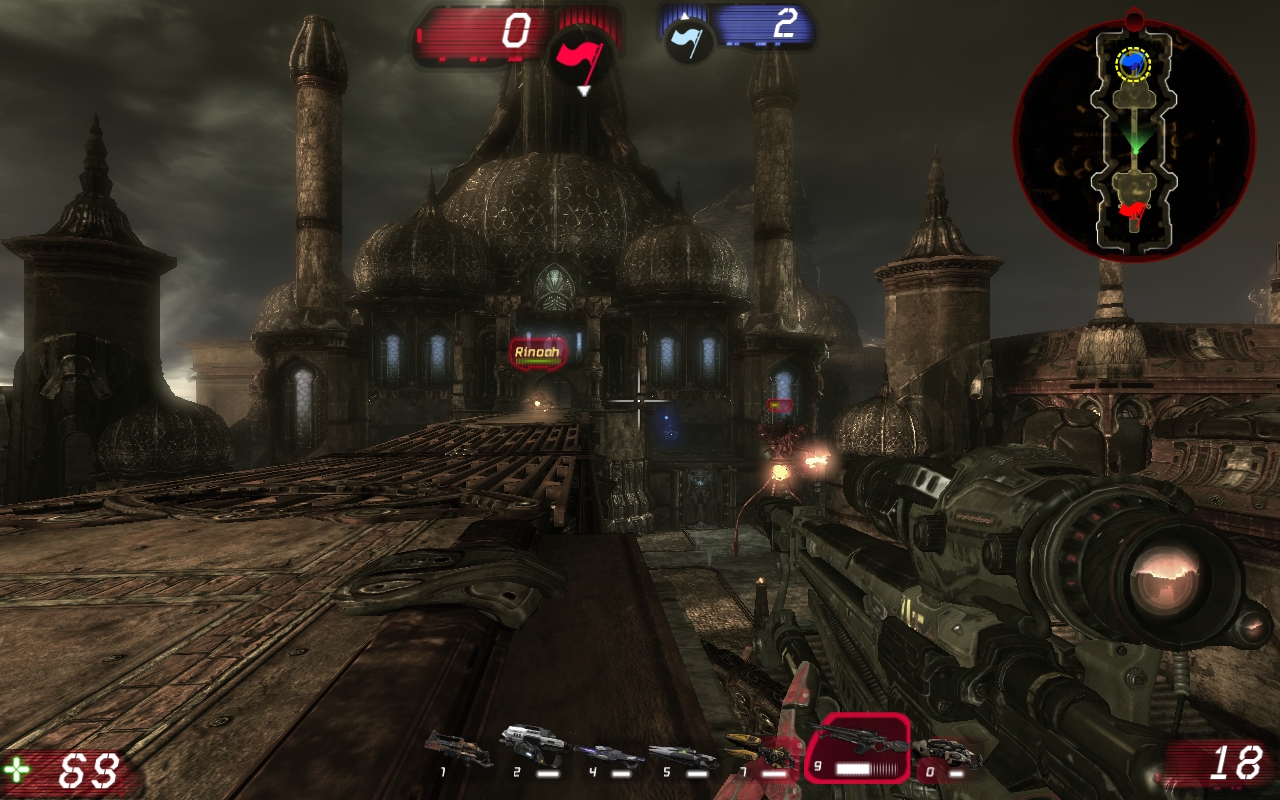
Task: Select the red flag marker on minimap
Action: point(1133,210)
